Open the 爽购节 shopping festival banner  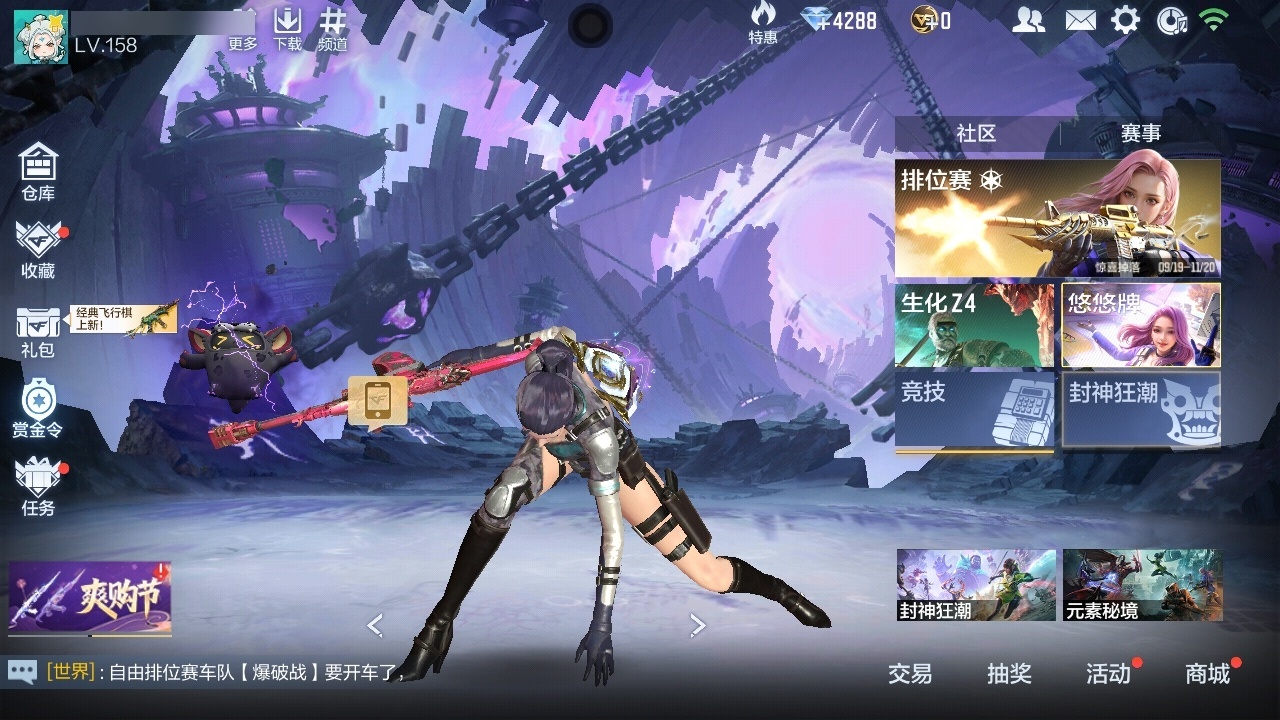pos(90,598)
